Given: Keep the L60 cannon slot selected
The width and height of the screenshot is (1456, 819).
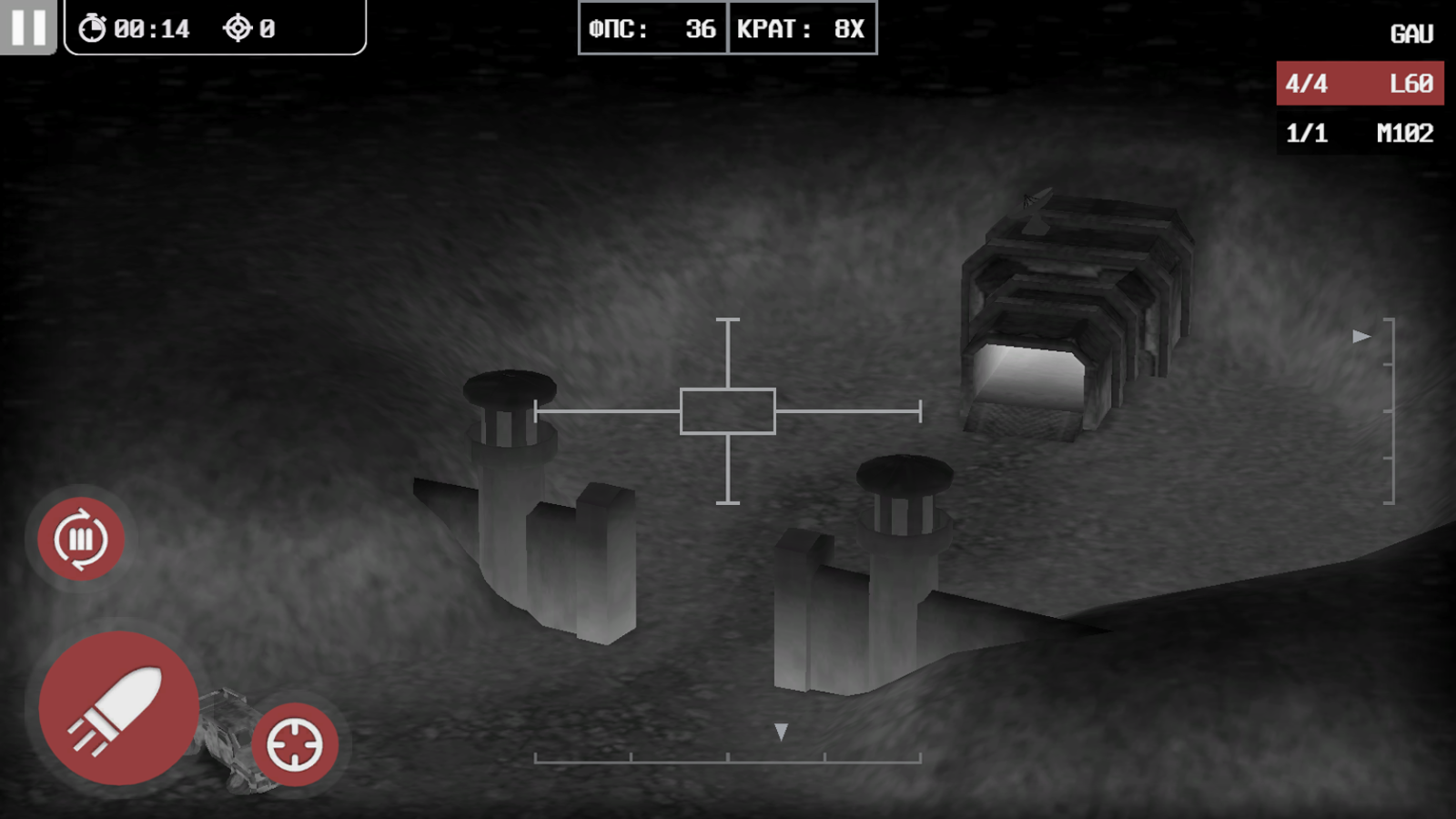Looking at the screenshot, I should [1360, 83].
